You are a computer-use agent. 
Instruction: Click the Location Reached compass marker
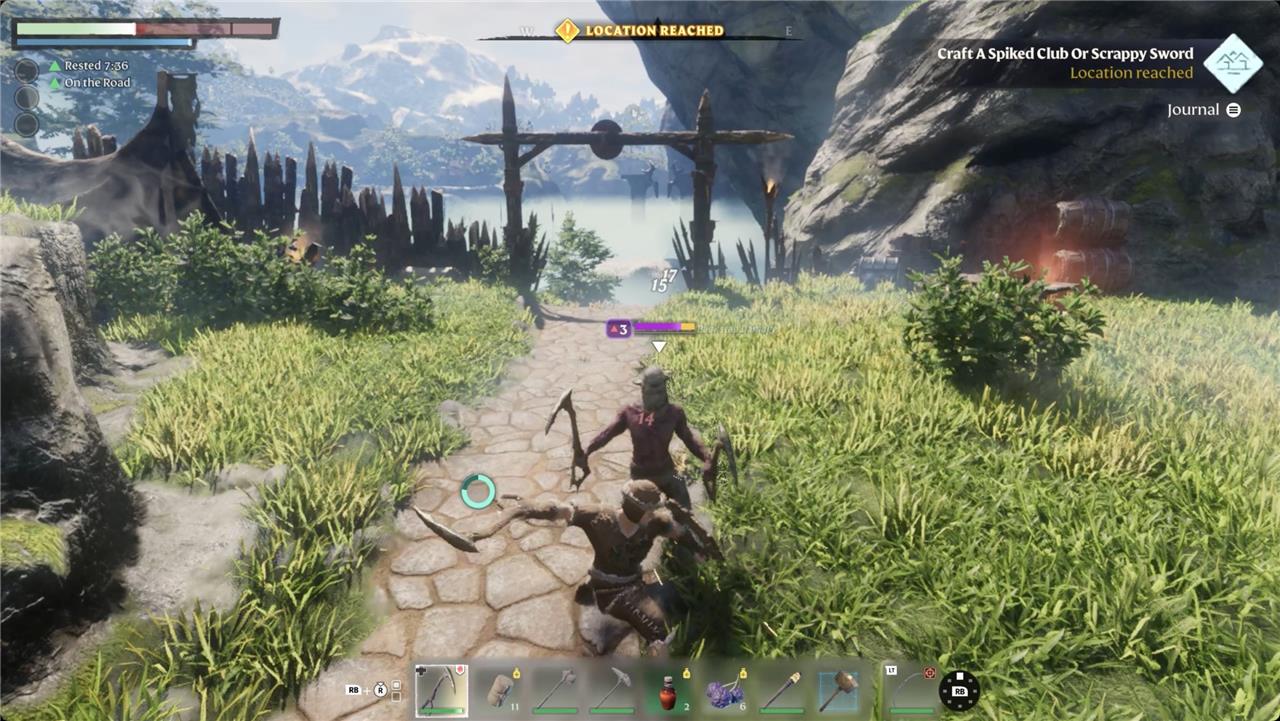click(x=567, y=31)
